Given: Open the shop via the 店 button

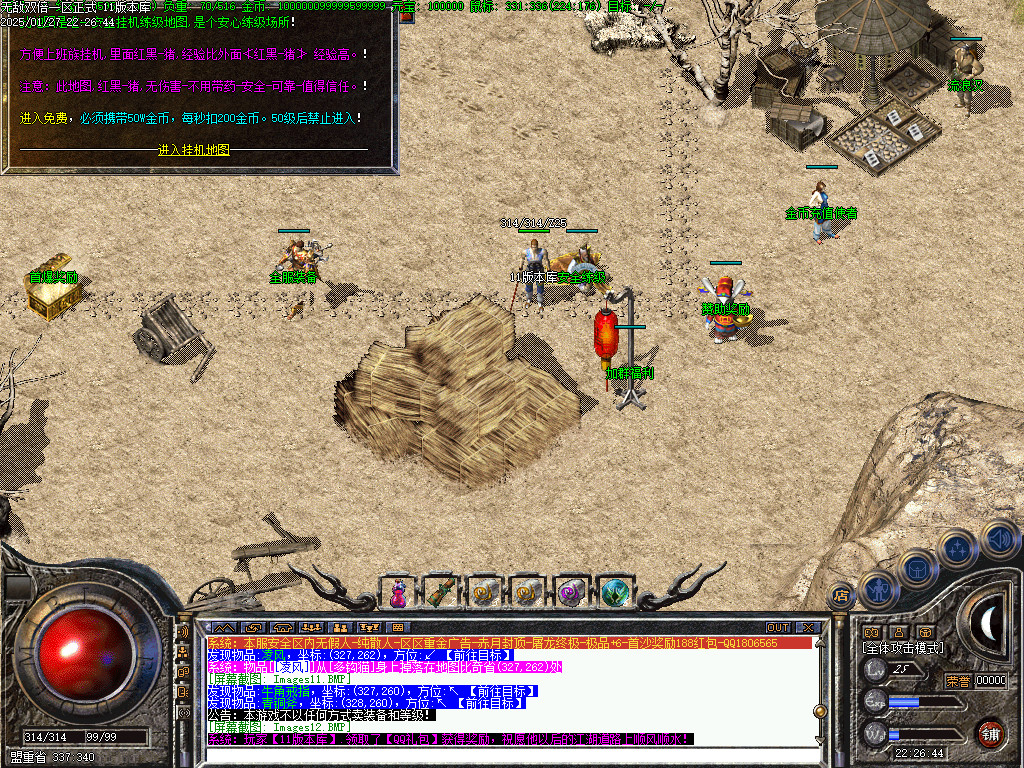Looking at the screenshot, I should click(841, 594).
